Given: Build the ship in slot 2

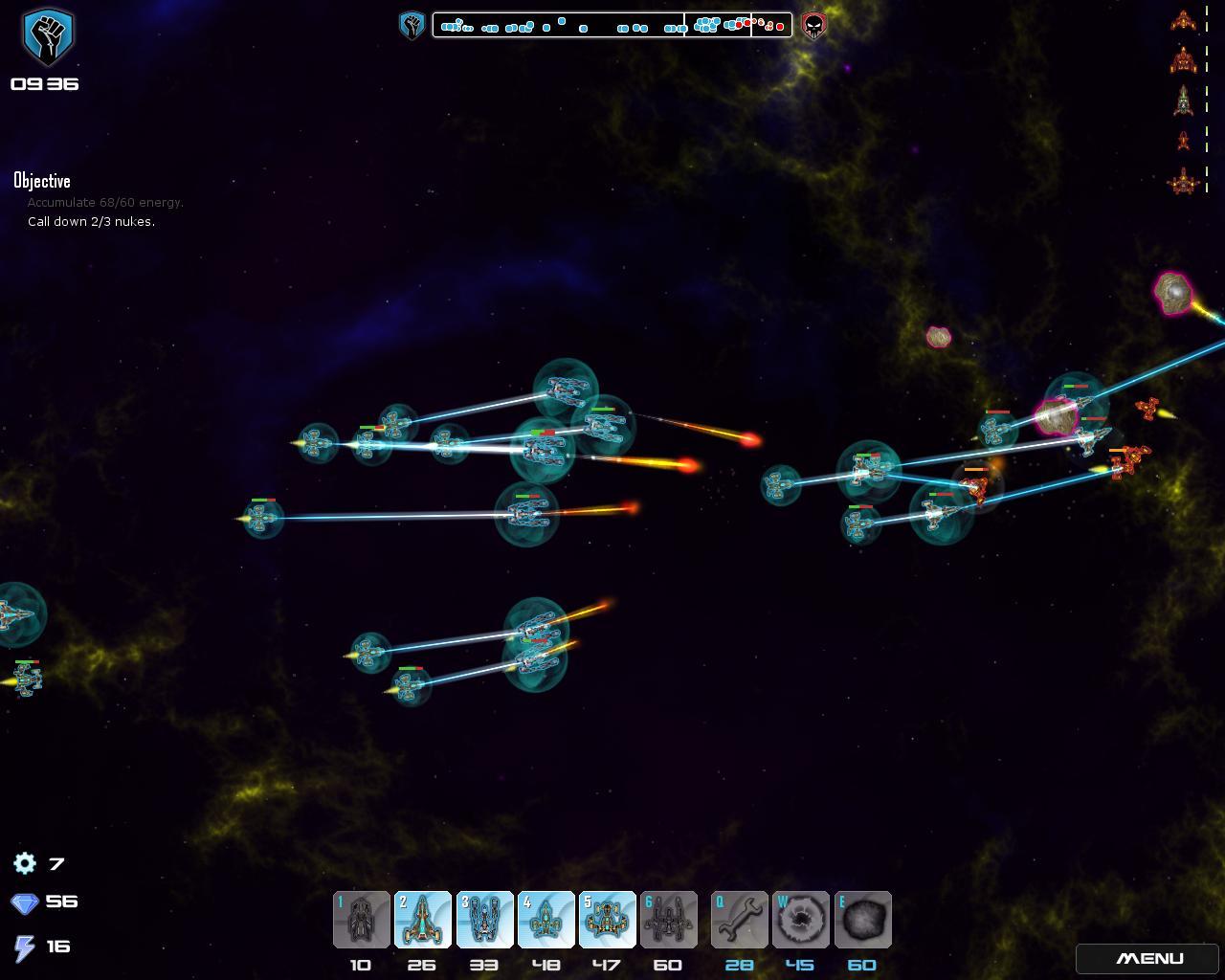Looking at the screenshot, I should 423,920.
